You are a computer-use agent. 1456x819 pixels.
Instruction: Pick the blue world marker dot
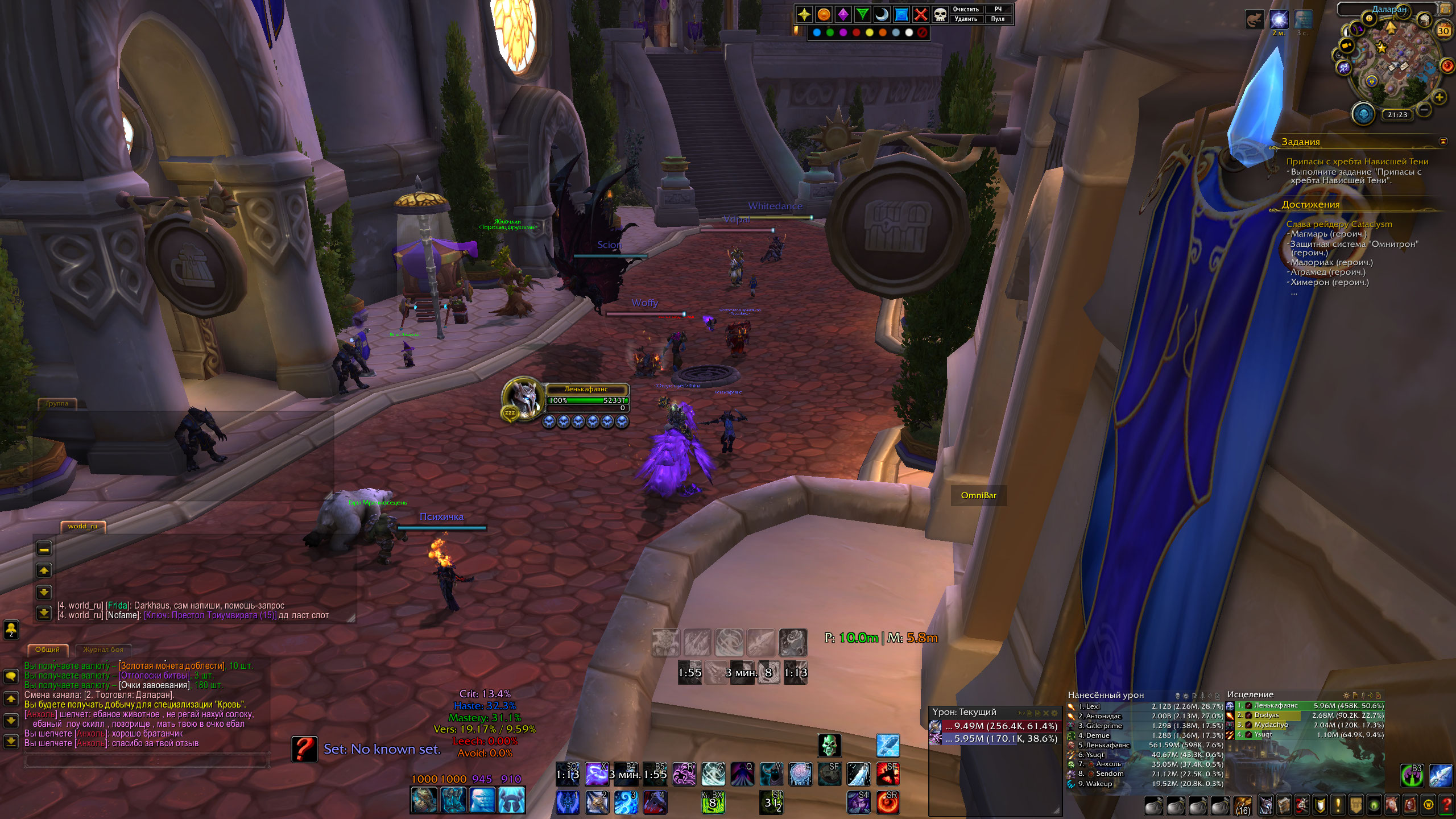tap(817, 32)
